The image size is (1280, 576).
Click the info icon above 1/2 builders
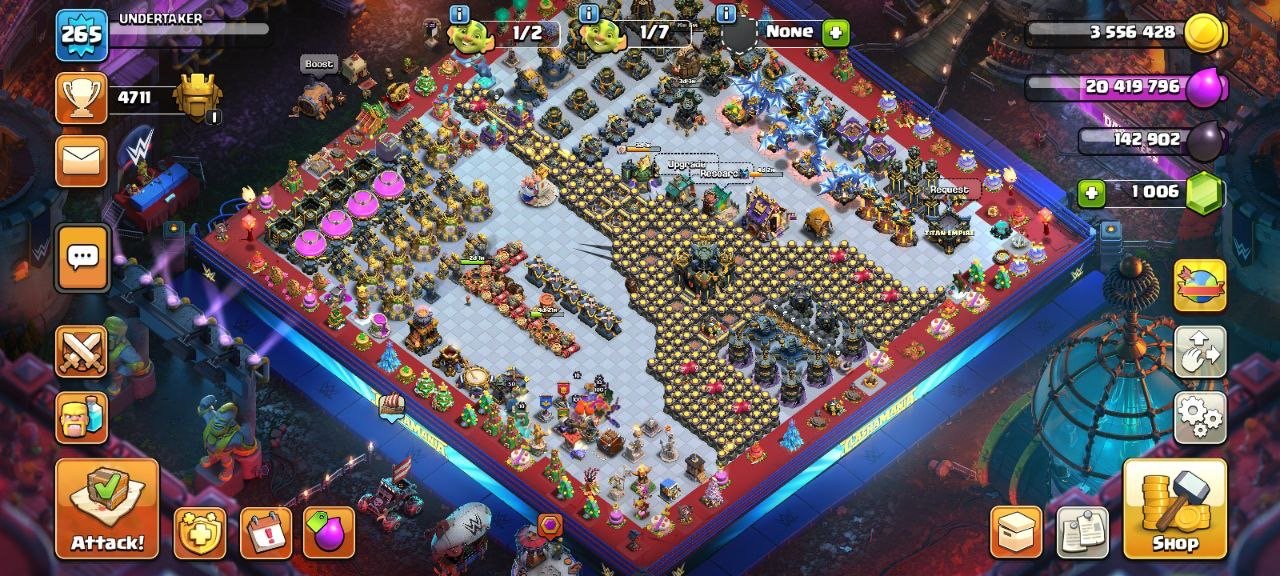pos(459,14)
